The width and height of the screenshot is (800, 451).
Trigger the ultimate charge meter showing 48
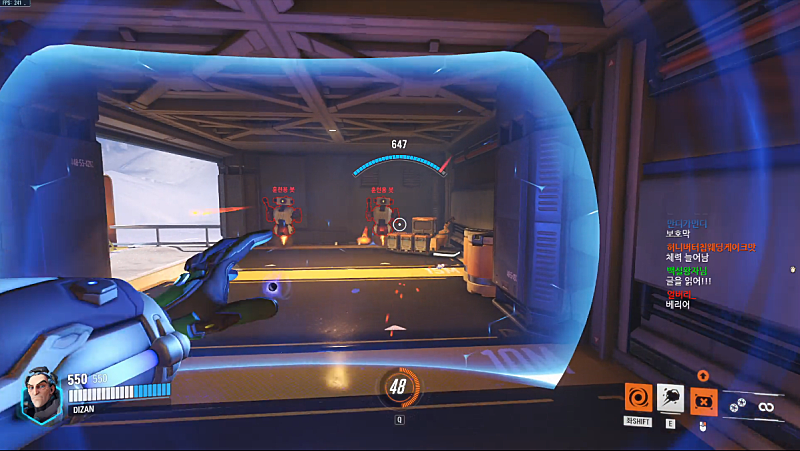coord(399,388)
